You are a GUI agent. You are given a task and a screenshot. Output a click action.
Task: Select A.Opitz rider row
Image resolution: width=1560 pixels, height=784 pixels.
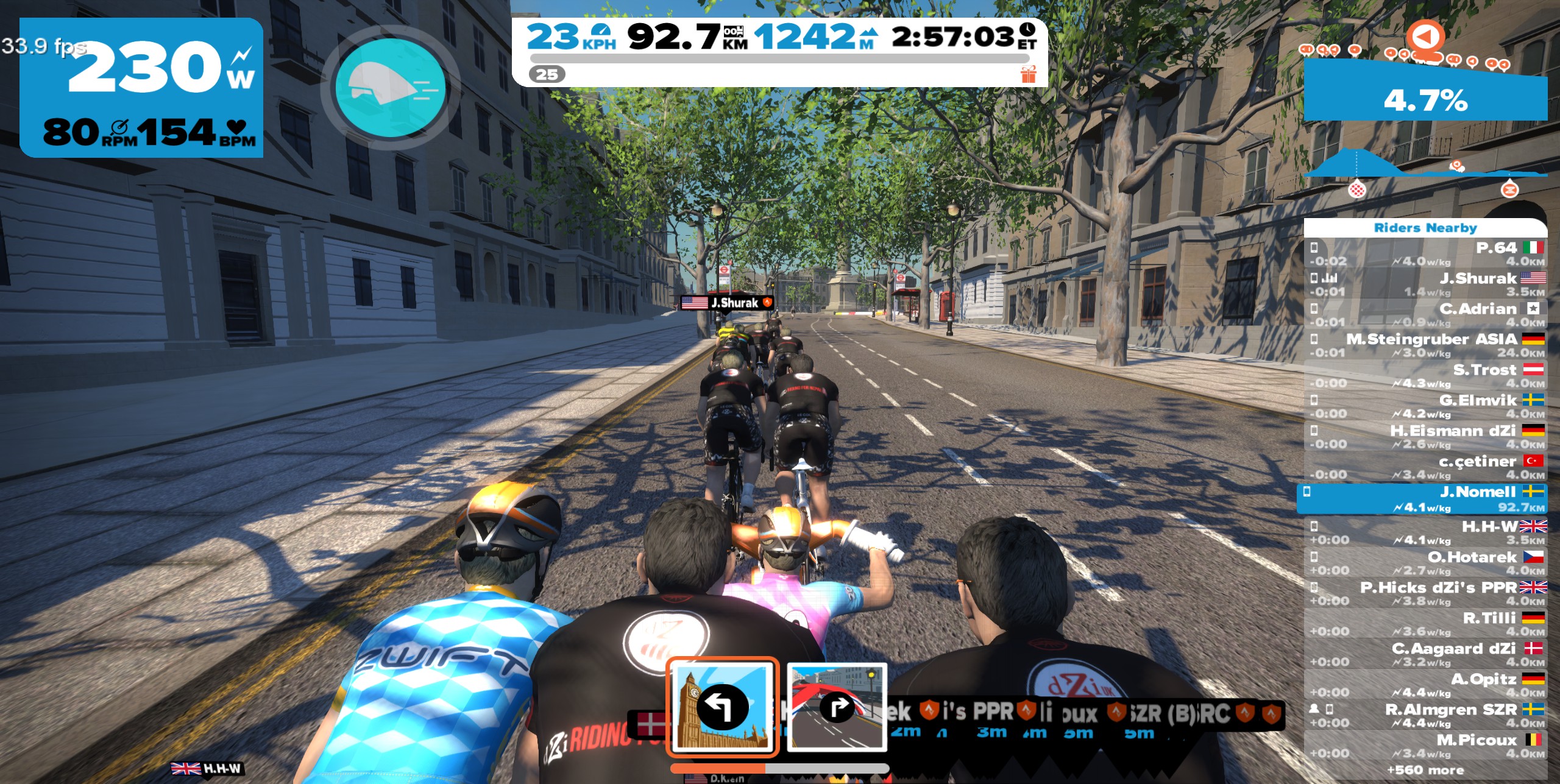point(1426,684)
